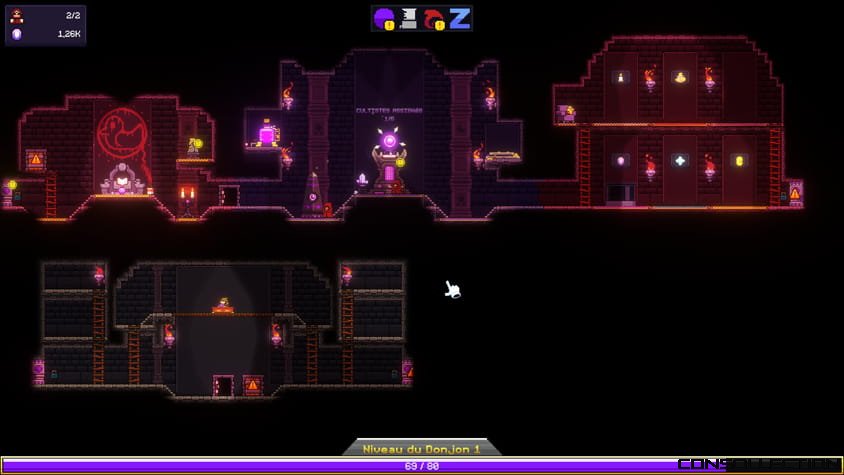
Task: Click the red swirl icon with alert
Action: coord(434,18)
